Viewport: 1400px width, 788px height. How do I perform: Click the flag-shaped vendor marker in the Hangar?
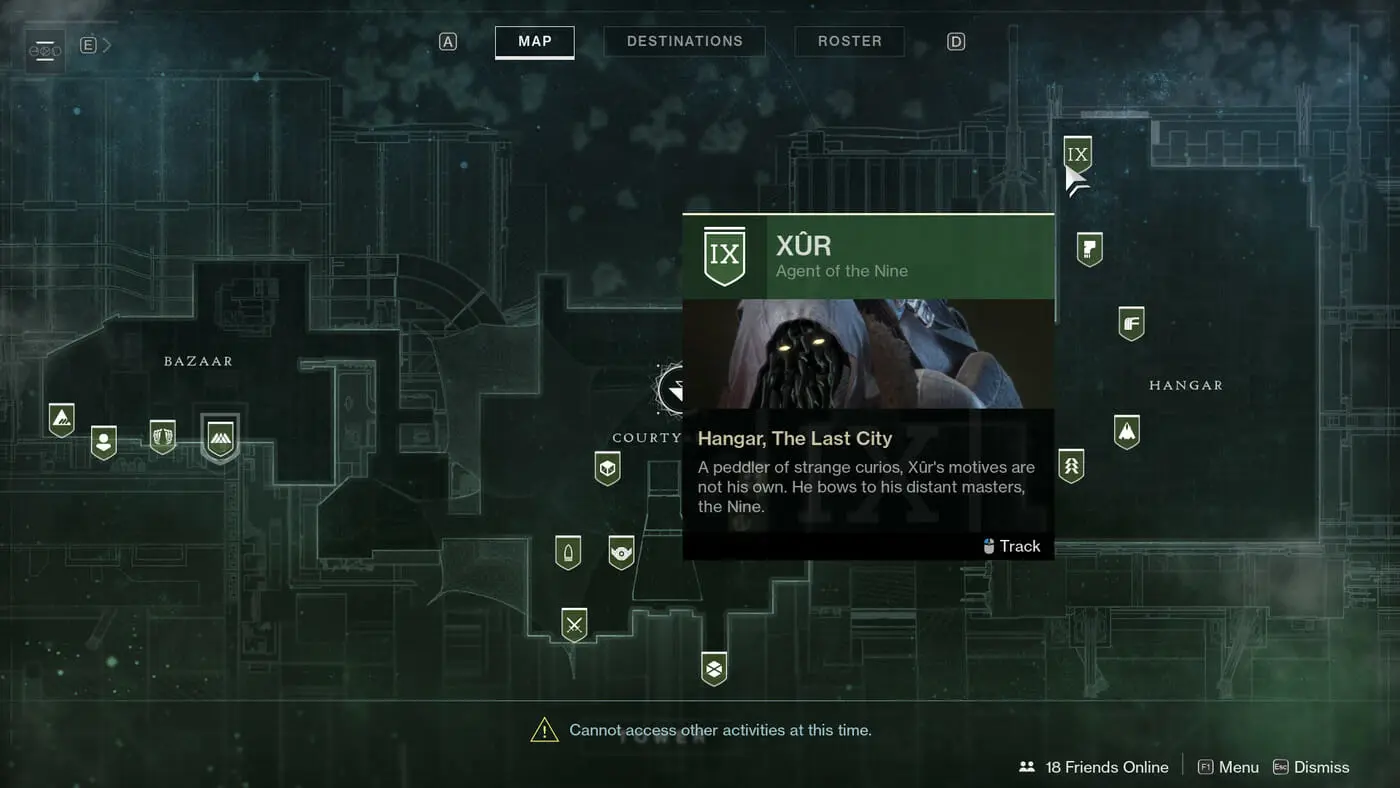[x=1088, y=248]
